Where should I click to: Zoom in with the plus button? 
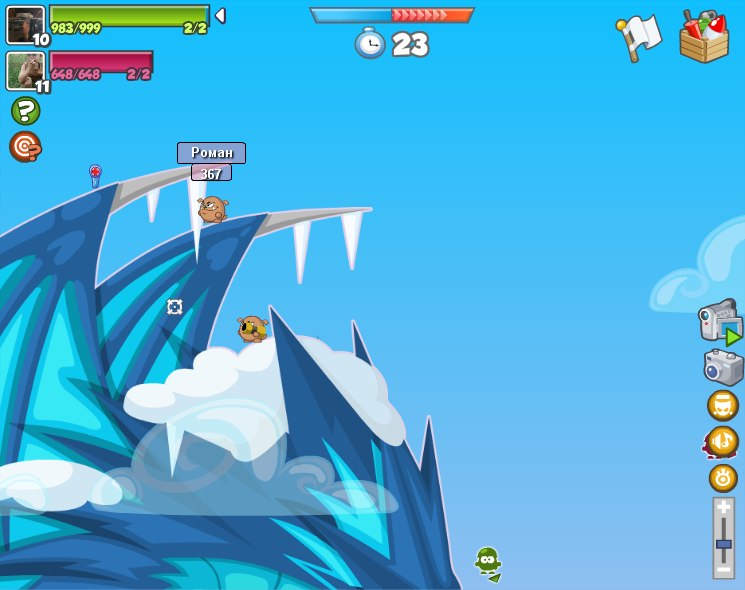pyautogui.click(x=723, y=507)
